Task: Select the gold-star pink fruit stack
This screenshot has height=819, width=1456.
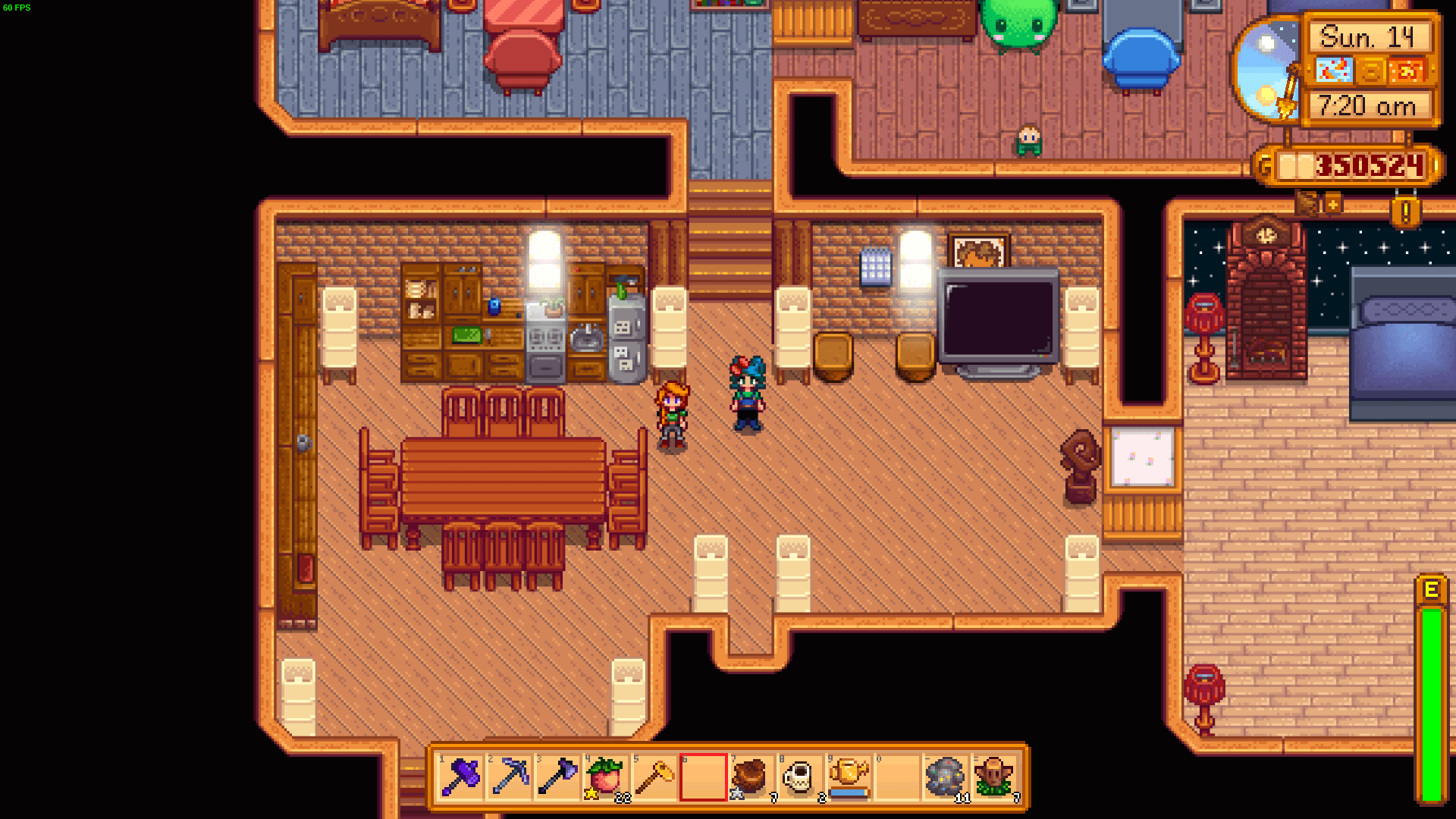Action: tap(607, 777)
